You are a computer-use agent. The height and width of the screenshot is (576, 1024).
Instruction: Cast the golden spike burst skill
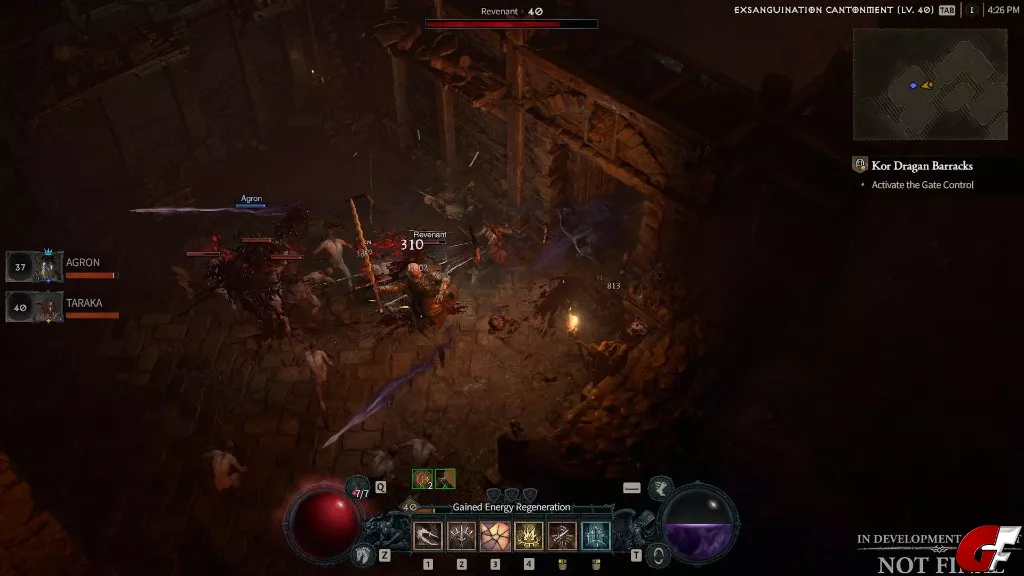point(529,537)
